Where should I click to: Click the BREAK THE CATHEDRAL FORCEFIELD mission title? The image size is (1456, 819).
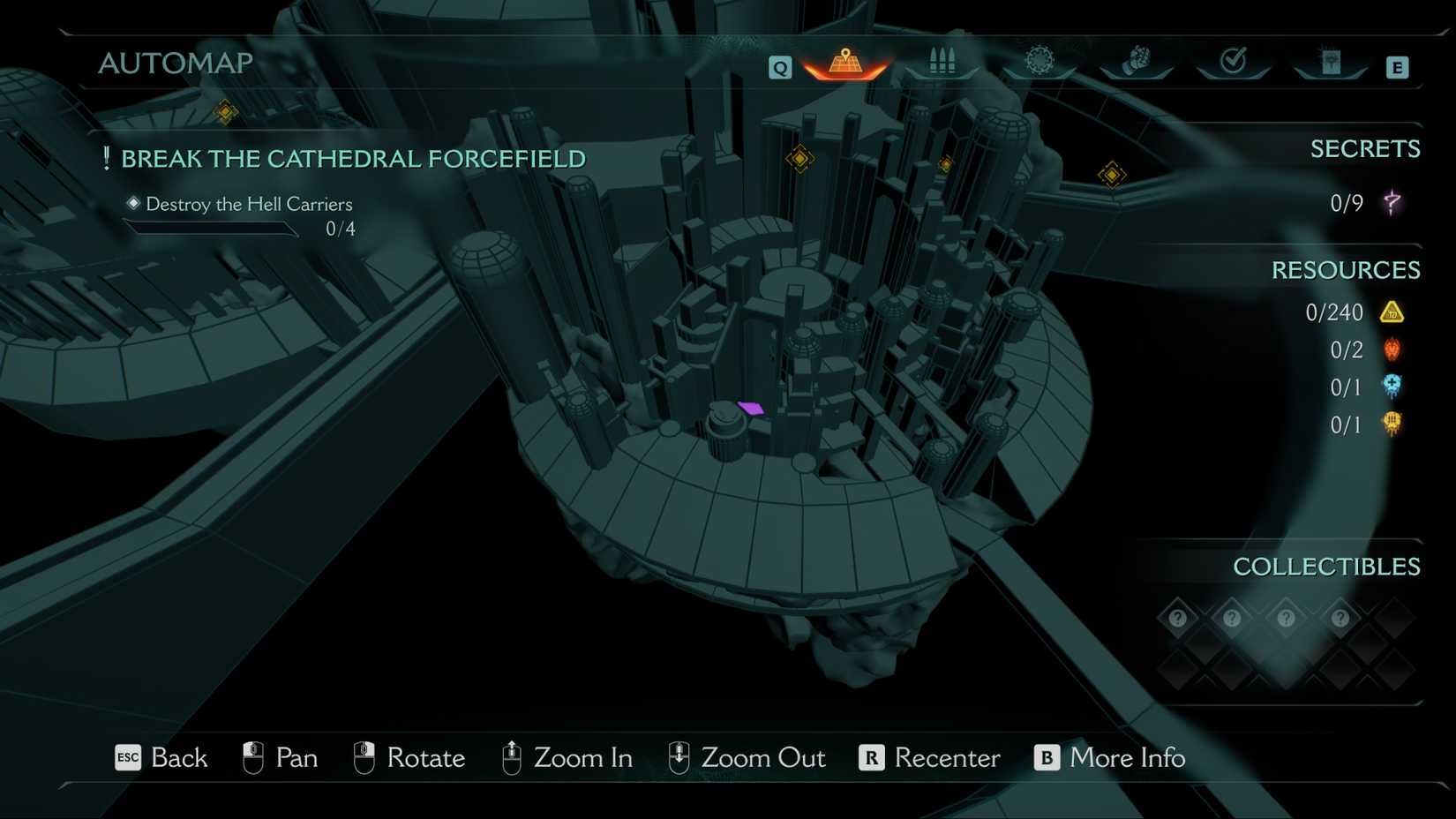[x=353, y=159]
